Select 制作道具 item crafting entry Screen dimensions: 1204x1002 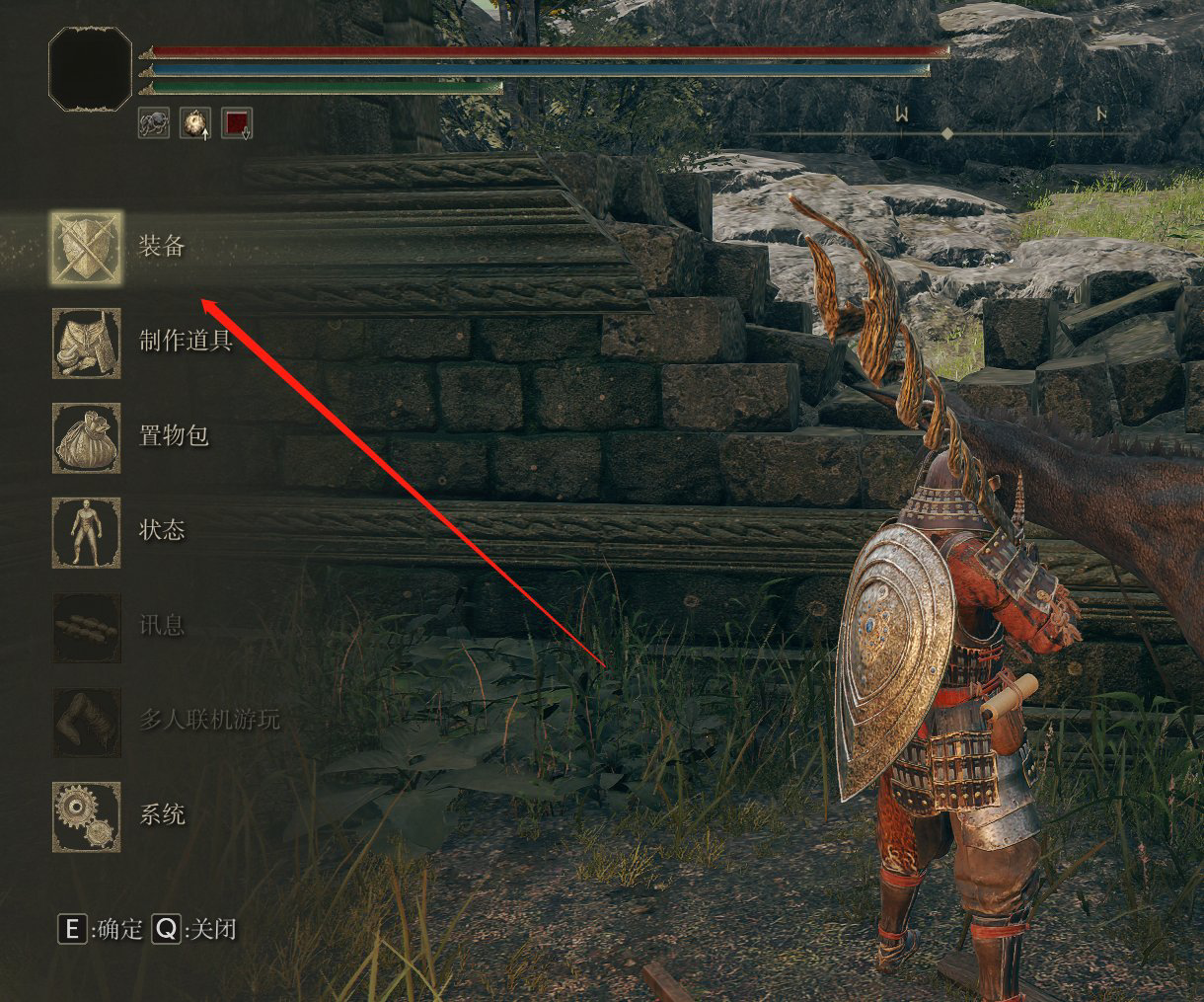pos(87,343)
